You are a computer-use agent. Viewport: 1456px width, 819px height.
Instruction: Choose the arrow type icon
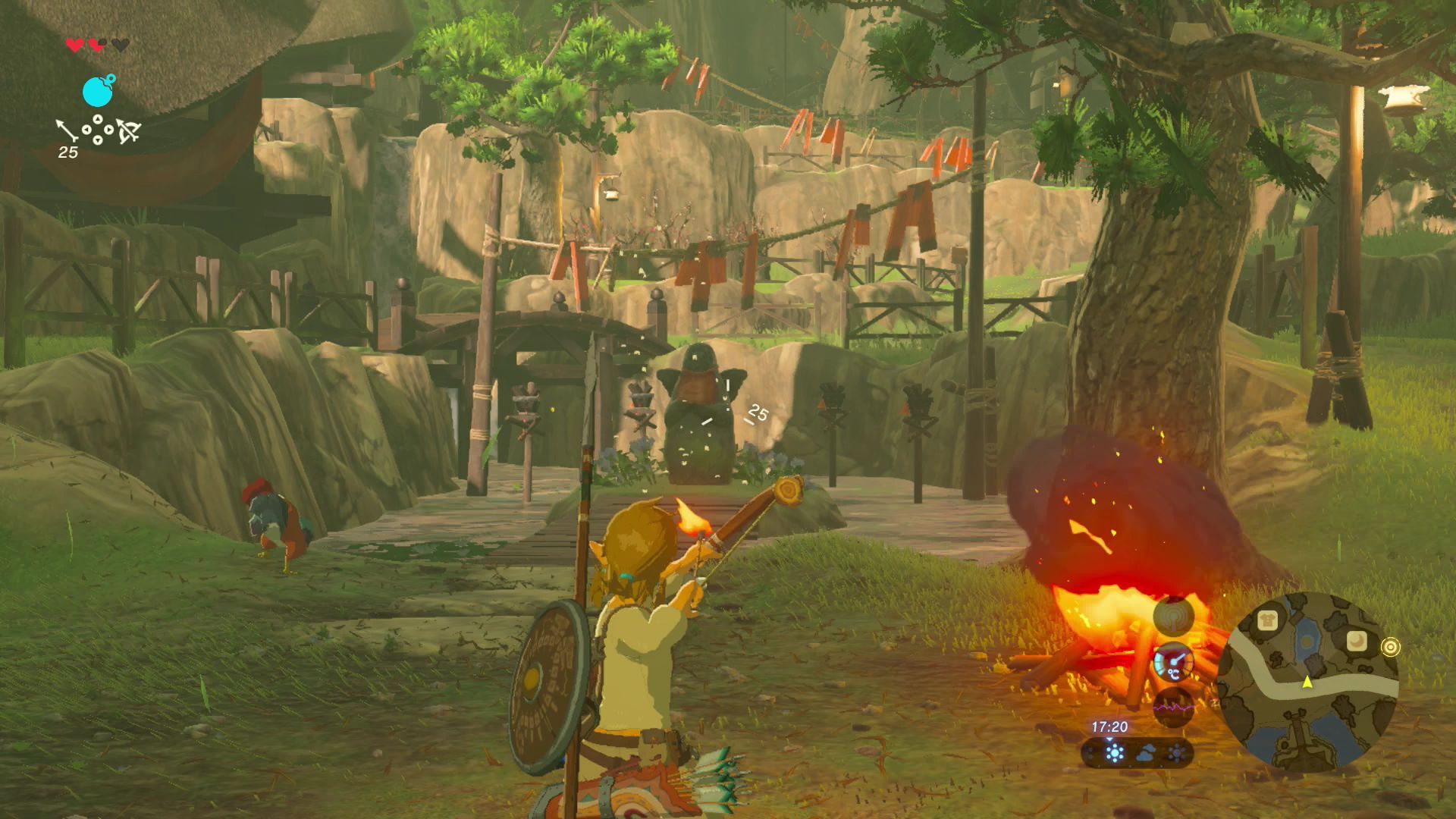[x=67, y=130]
